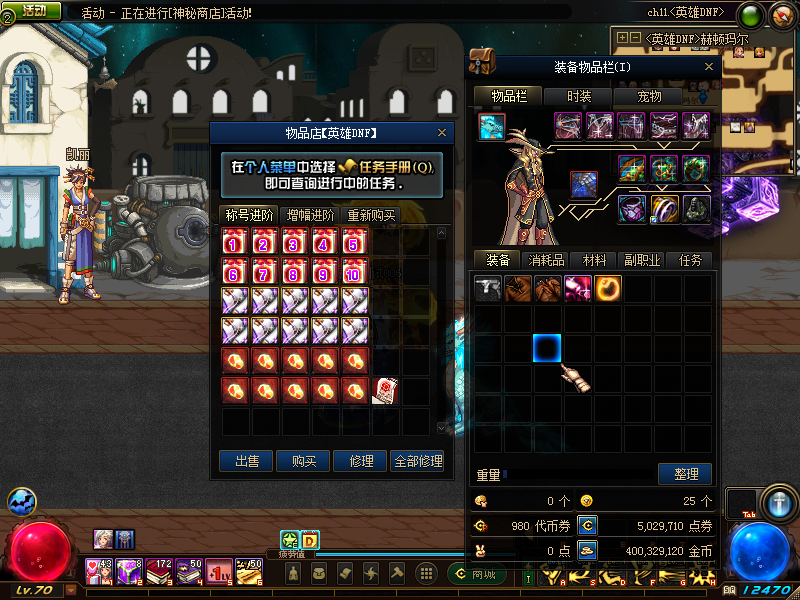Image resolution: width=800 pixels, height=600 pixels.
Task: Sort the inventory with 整理
Action: (x=685, y=473)
